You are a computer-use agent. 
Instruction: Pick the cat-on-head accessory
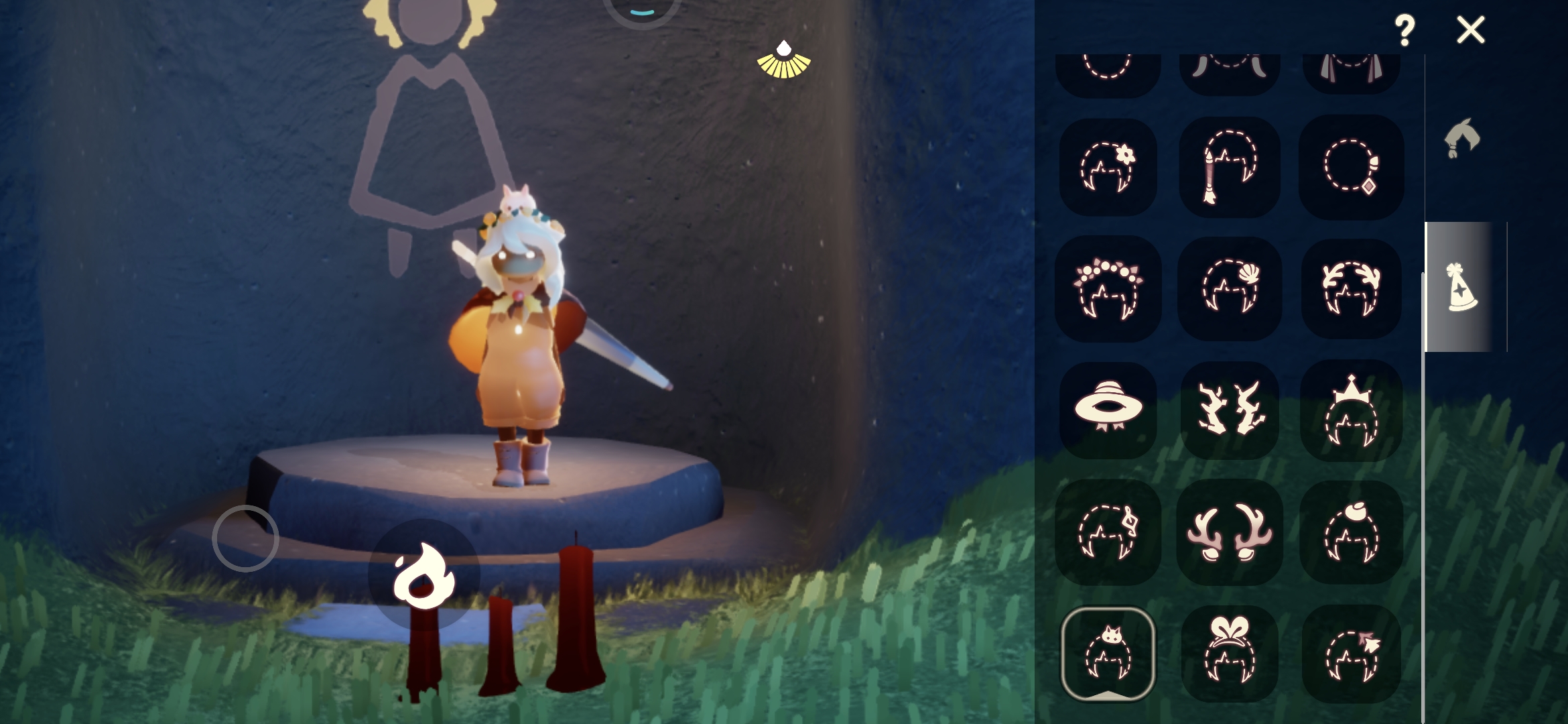pyautogui.click(x=1108, y=654)
